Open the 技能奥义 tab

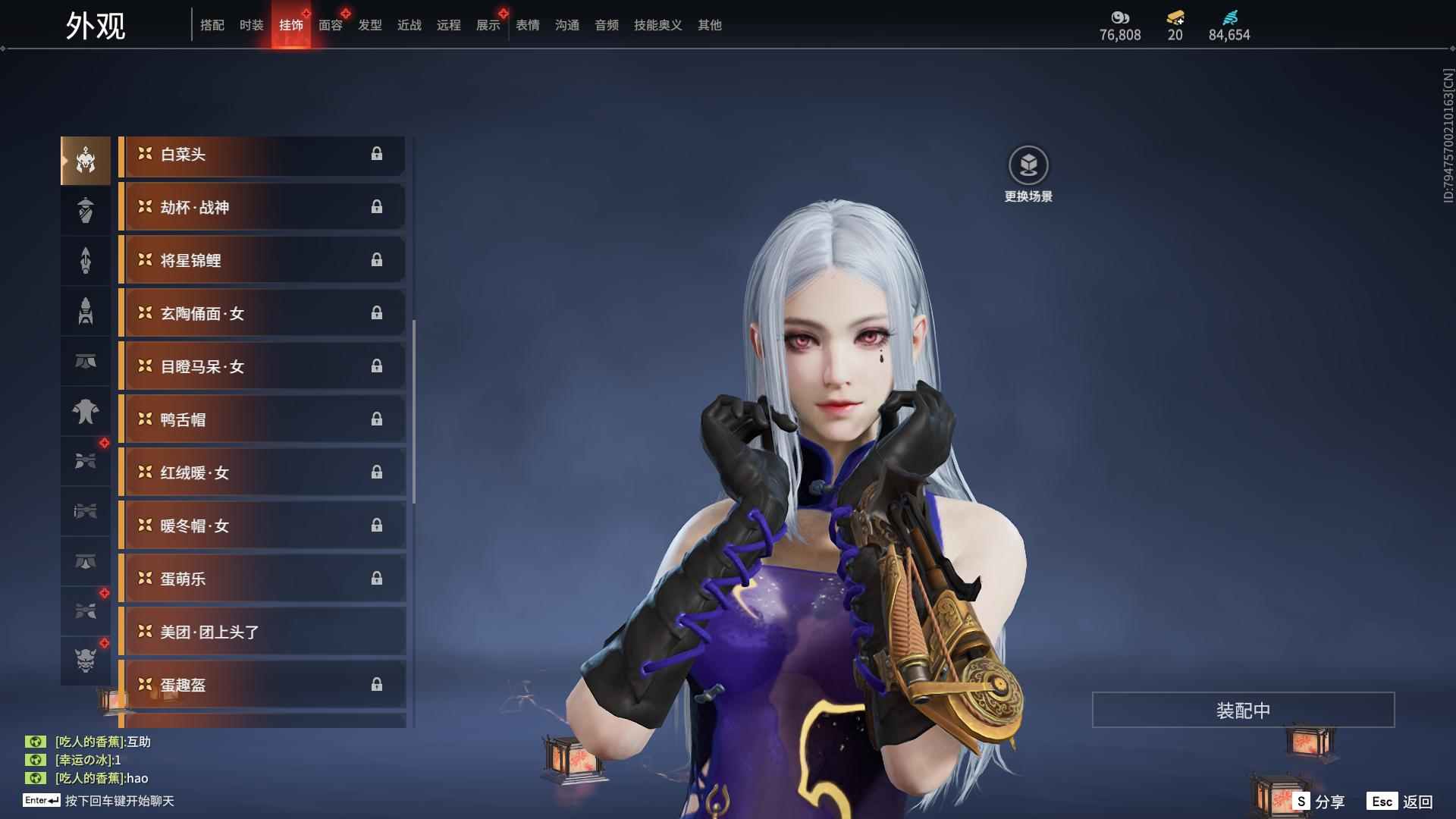click(658, 25)
